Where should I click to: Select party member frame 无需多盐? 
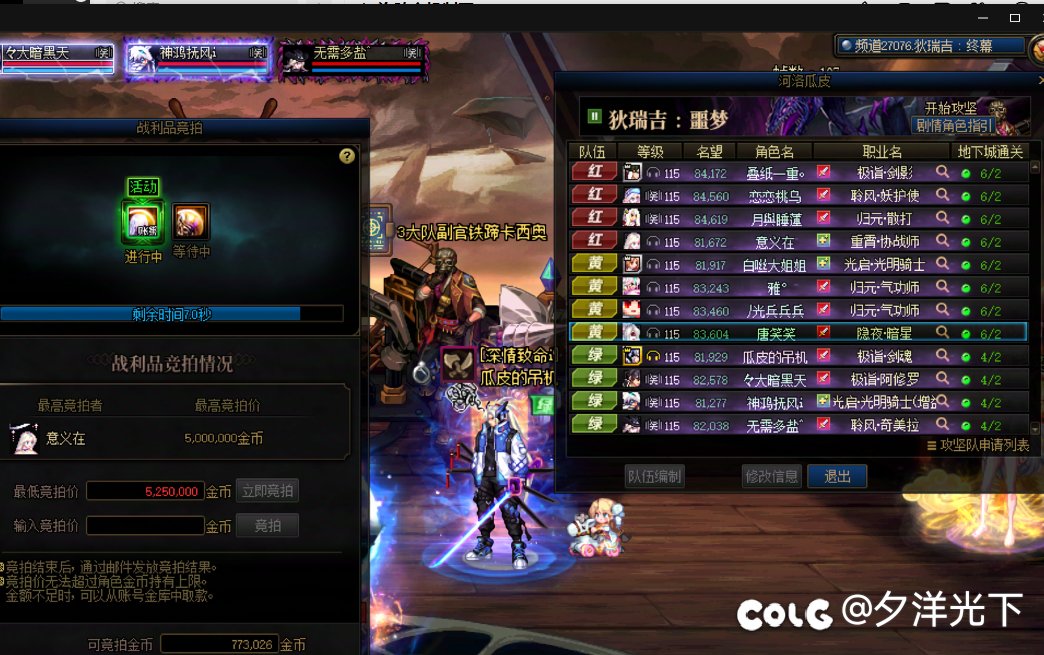353,58
